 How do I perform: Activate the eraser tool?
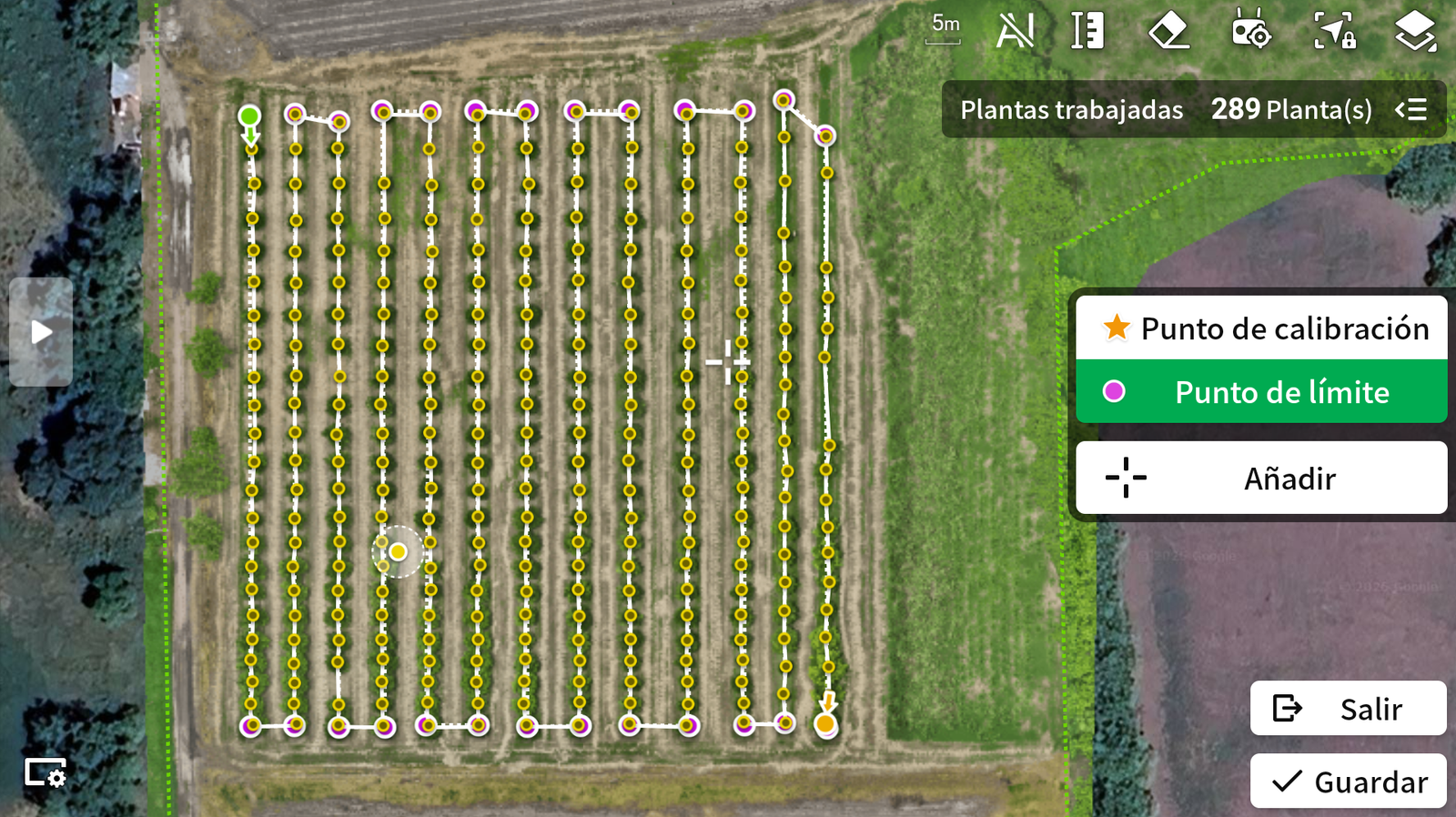coord(1168,32)
